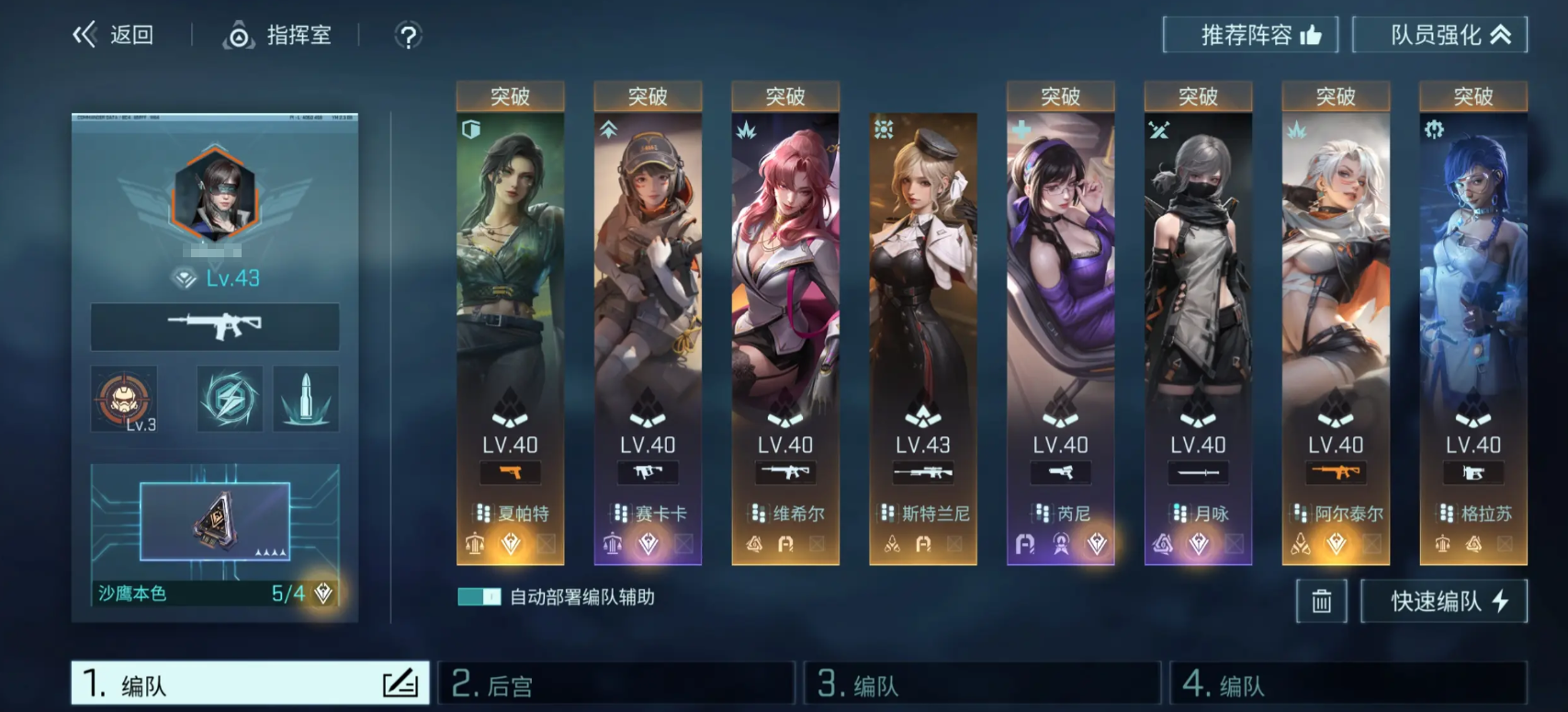Switch to the 2. 后宫 team tab
This screenshot has height=712, width=1568.
[615, 684]
